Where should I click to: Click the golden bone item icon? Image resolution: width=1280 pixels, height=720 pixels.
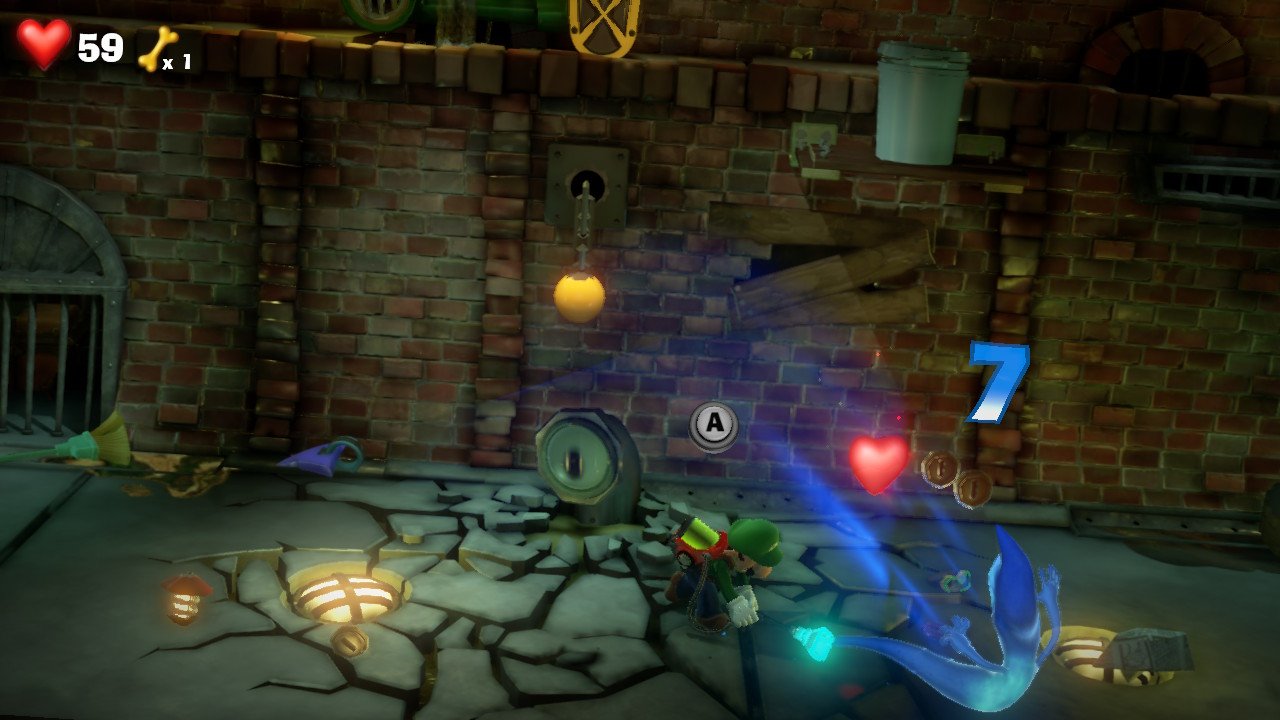157,49
